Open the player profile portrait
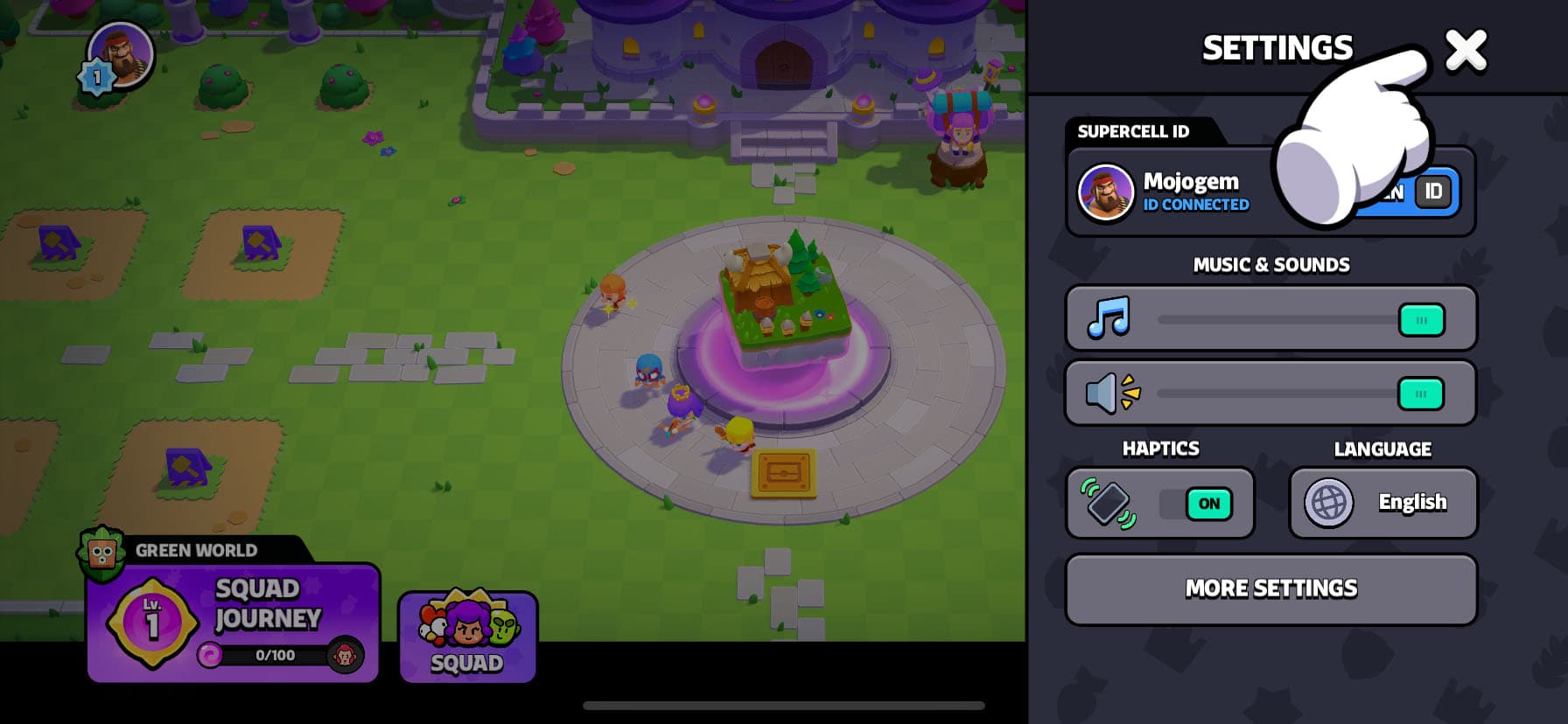 [121, 55]
